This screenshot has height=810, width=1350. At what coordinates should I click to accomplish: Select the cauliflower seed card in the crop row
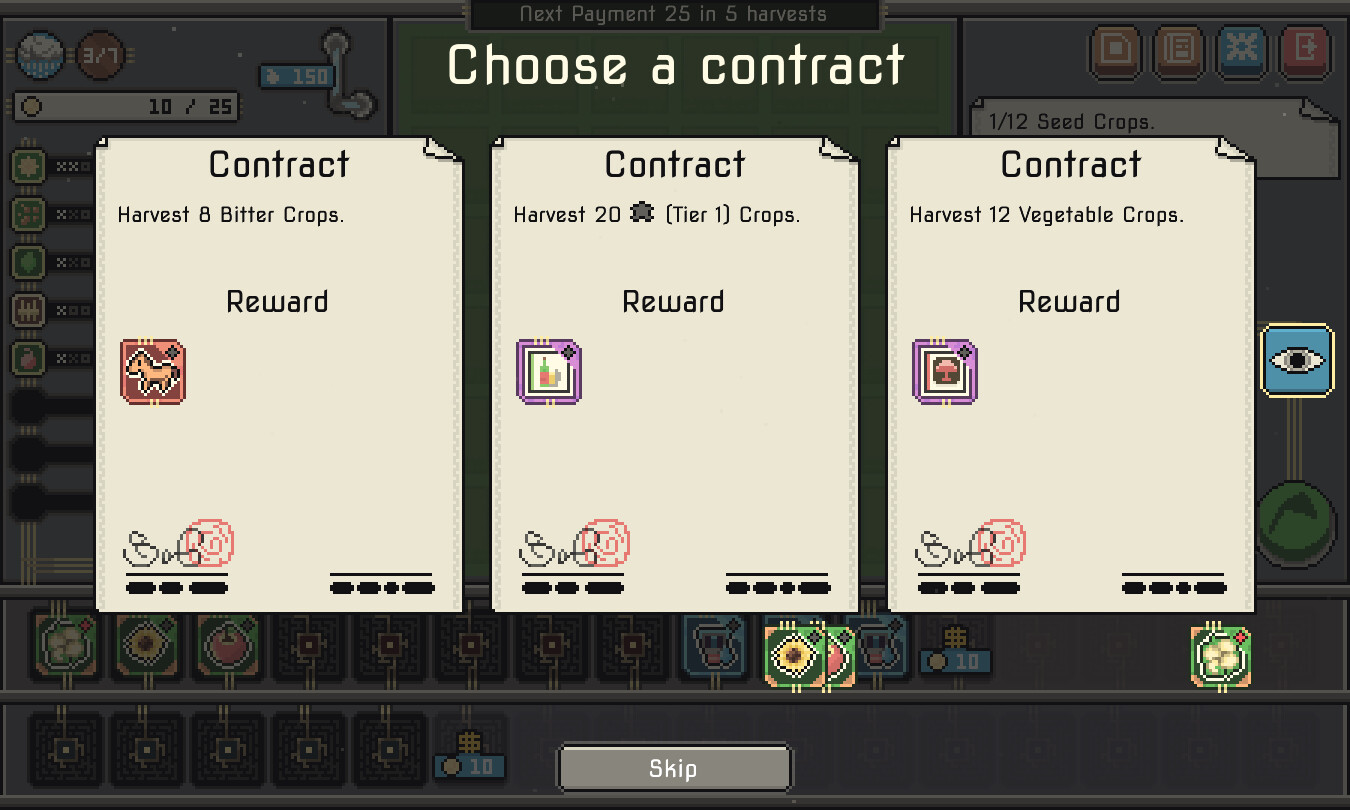(68, 648)
